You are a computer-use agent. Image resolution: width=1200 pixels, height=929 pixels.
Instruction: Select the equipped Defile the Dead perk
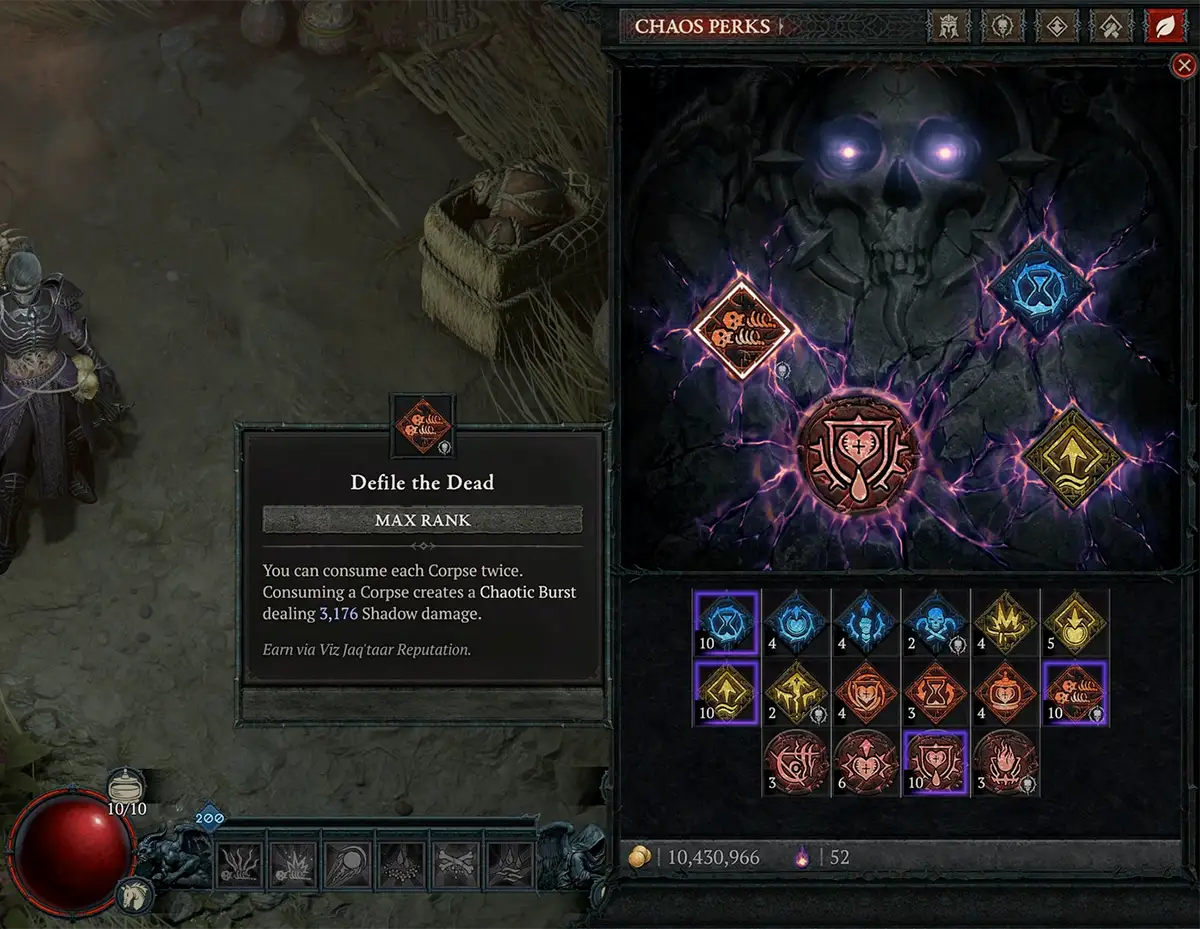(742, 329)
